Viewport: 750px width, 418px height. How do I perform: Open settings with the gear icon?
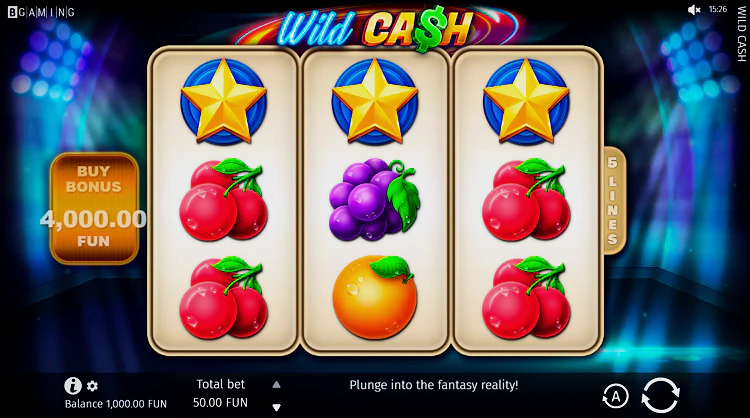coord(93,386)
